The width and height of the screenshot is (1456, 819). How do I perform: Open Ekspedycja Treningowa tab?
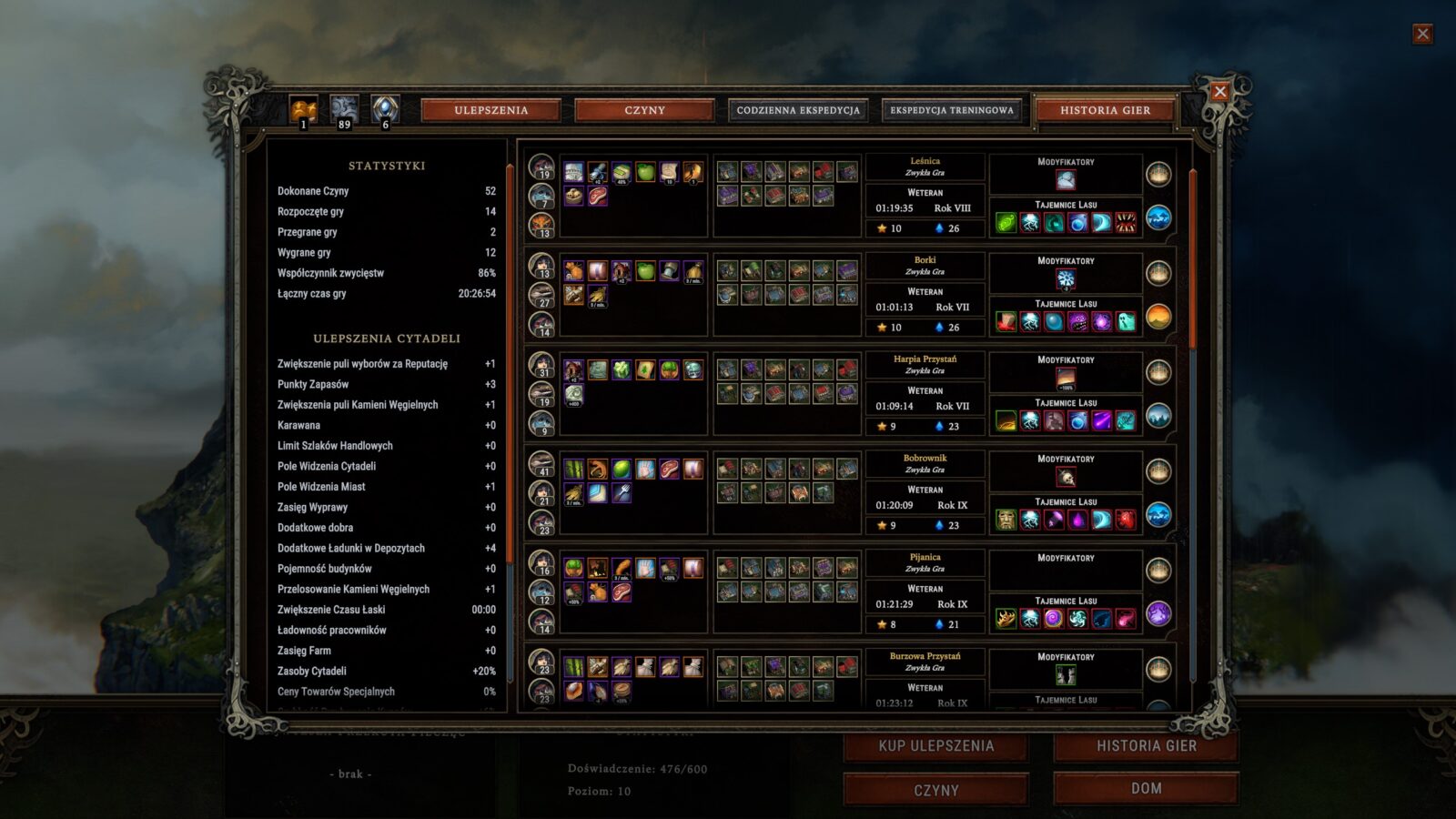pos(951,110)
